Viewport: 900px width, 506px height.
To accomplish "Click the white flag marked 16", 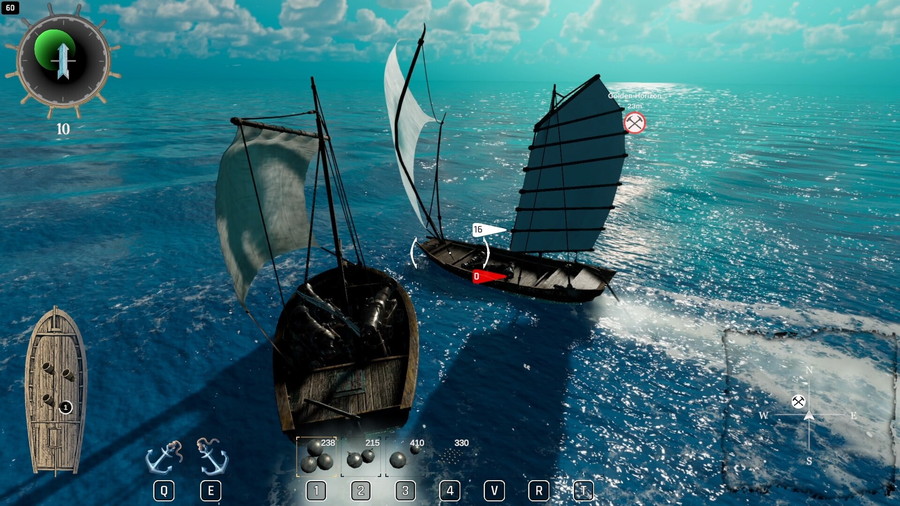I will tap(487, 230).
